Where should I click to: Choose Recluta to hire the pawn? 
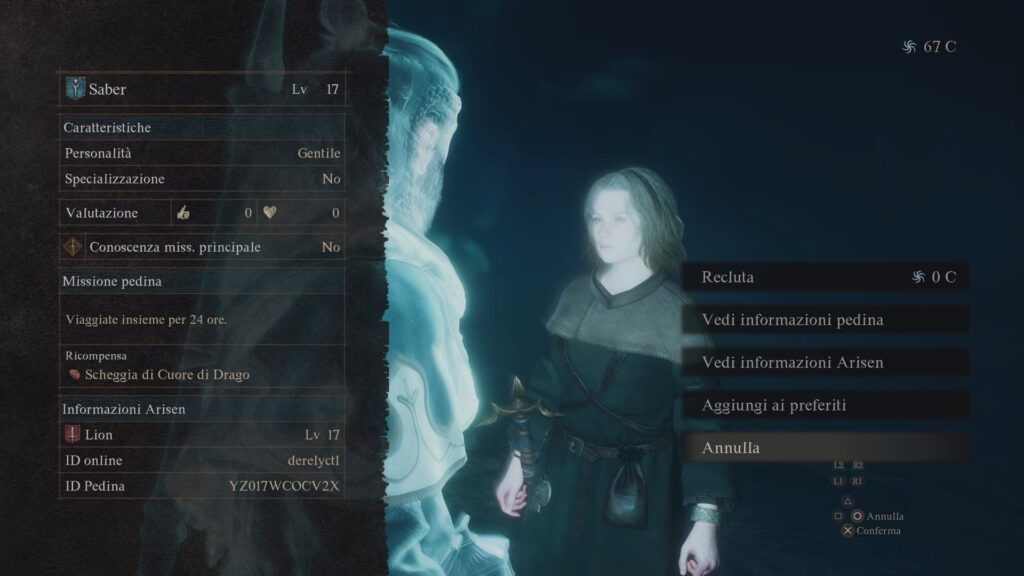[826, 277]
